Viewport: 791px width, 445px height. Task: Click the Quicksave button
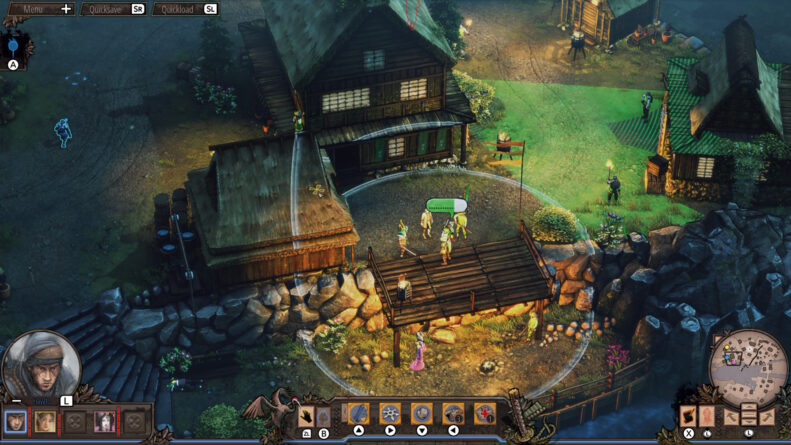(x=112, y=9)
